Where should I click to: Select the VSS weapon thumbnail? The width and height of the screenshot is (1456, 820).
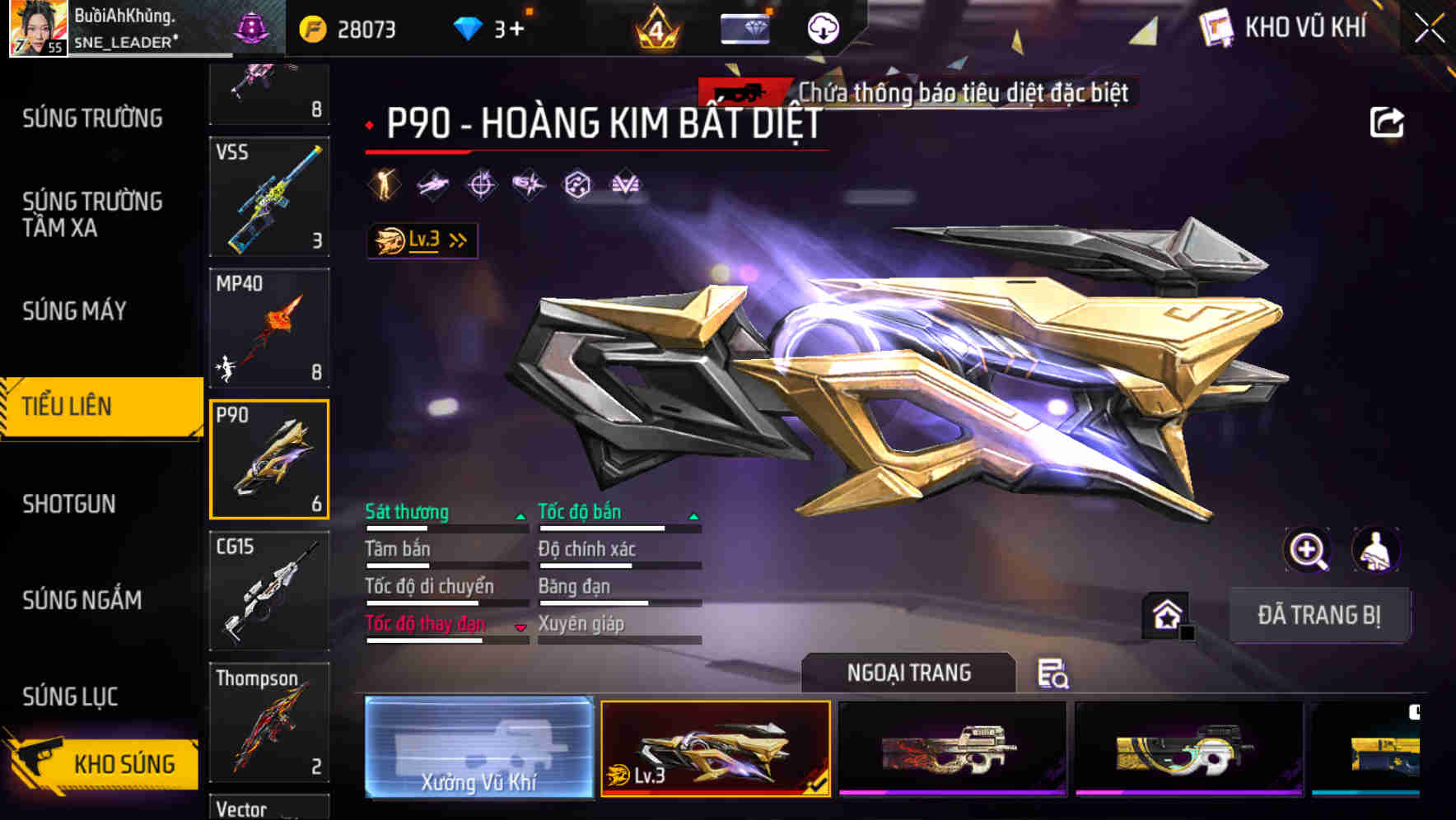[x=268, y=198]
